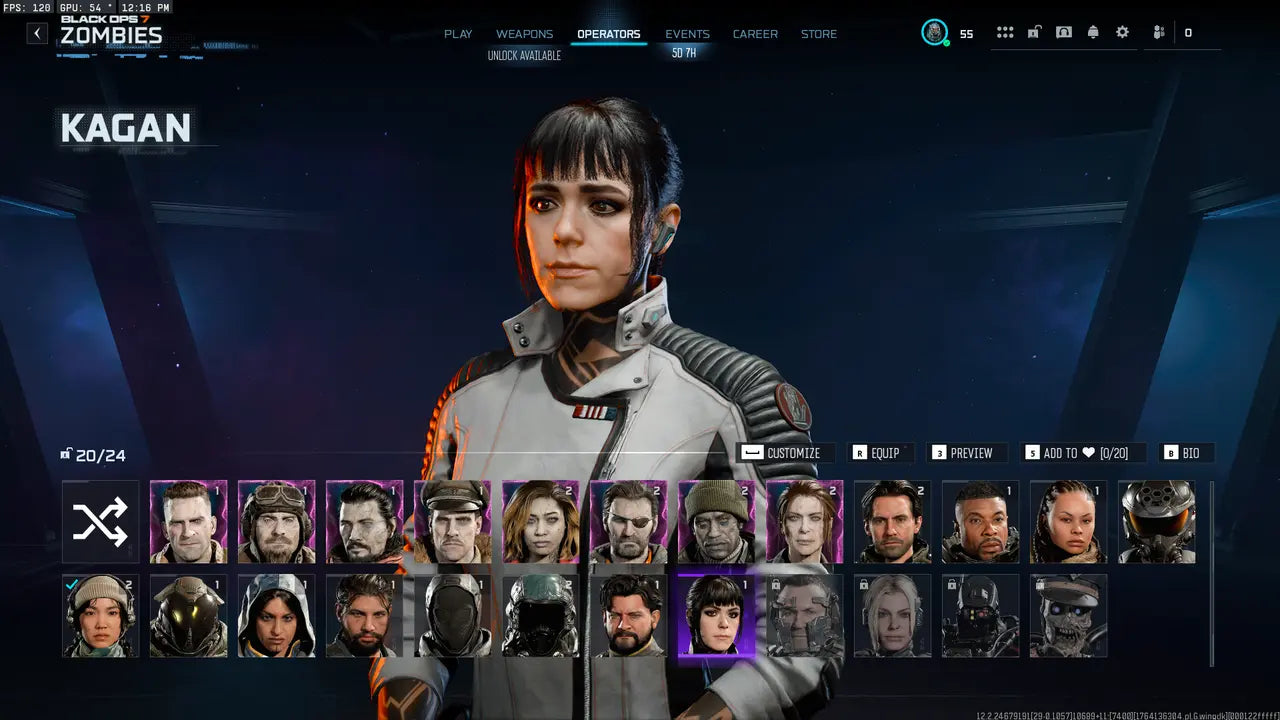Open the recent players theater icon
Image resolution: width=1280 pixels, height=720 pixels.
pyautogui.click(x=1063, y=32)
